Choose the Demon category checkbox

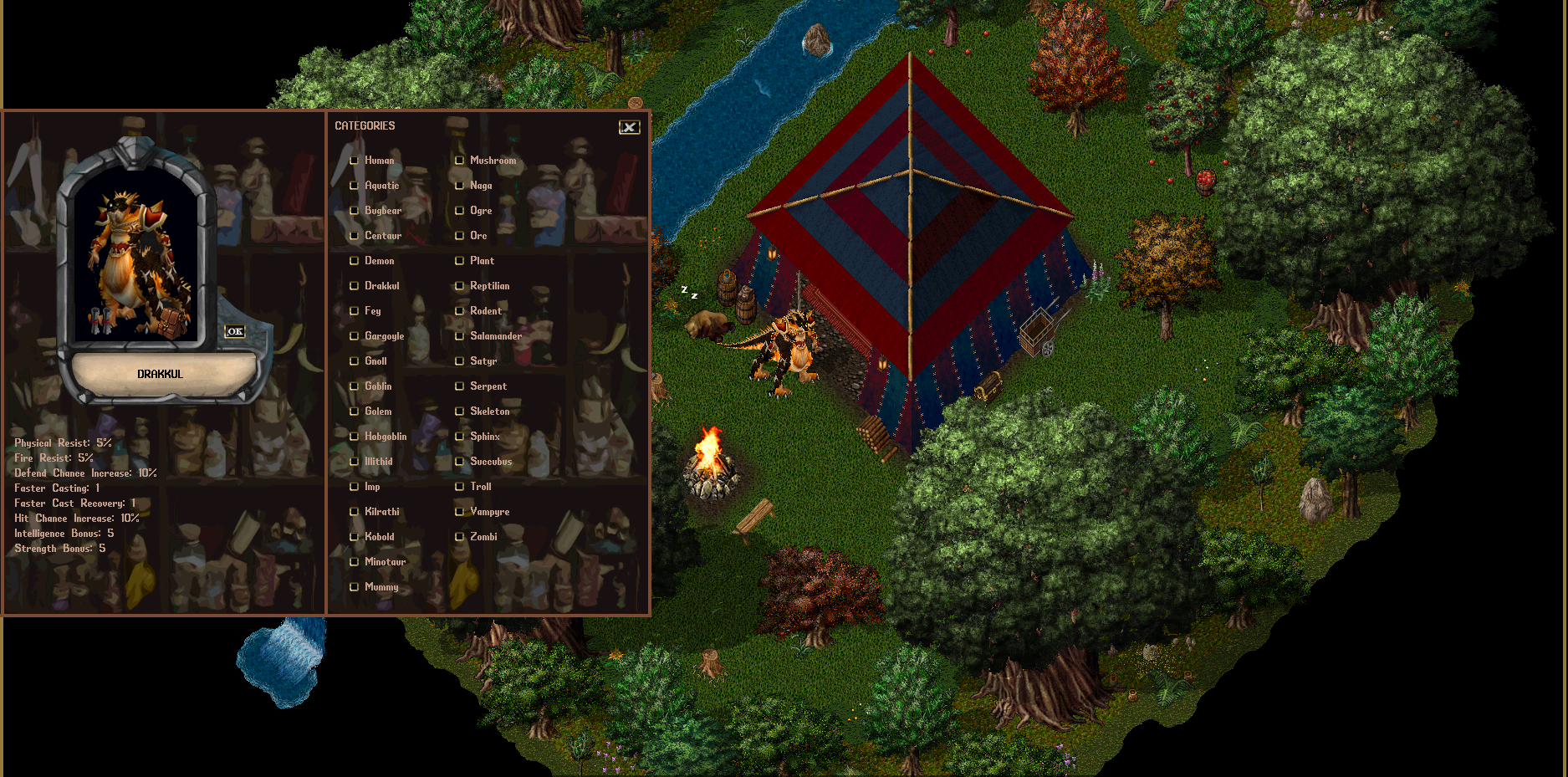355,261
